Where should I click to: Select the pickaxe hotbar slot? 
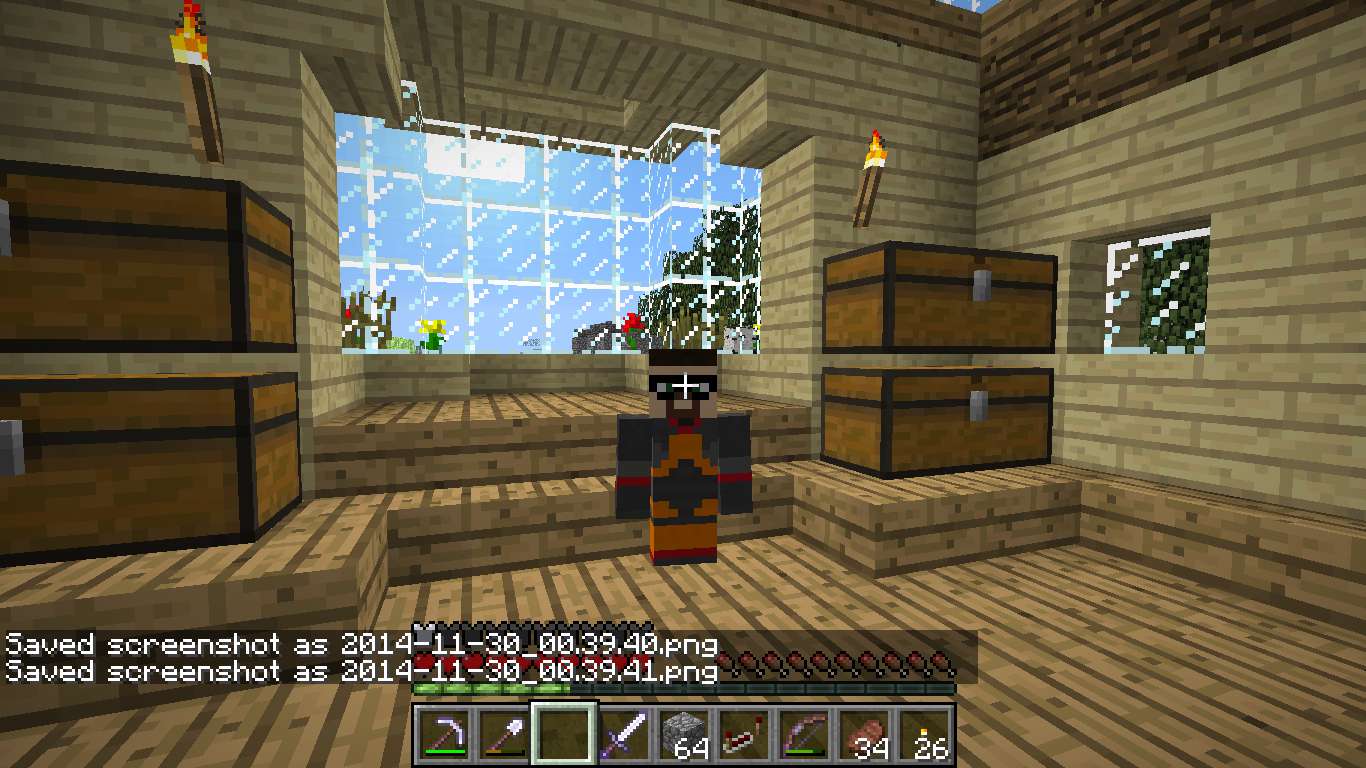[x=444, y=735]
